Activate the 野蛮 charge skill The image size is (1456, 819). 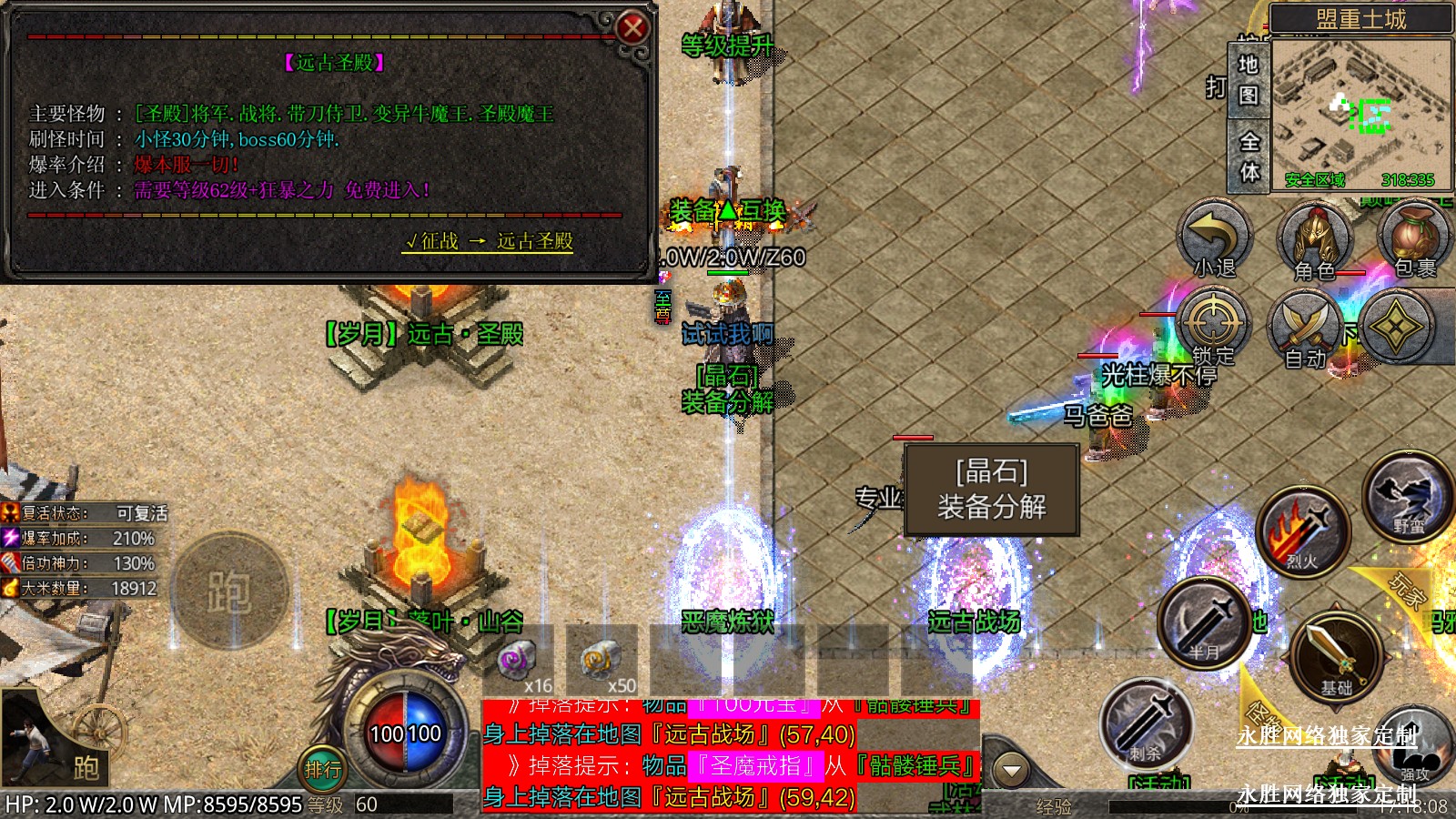[x=1408, y=497]
